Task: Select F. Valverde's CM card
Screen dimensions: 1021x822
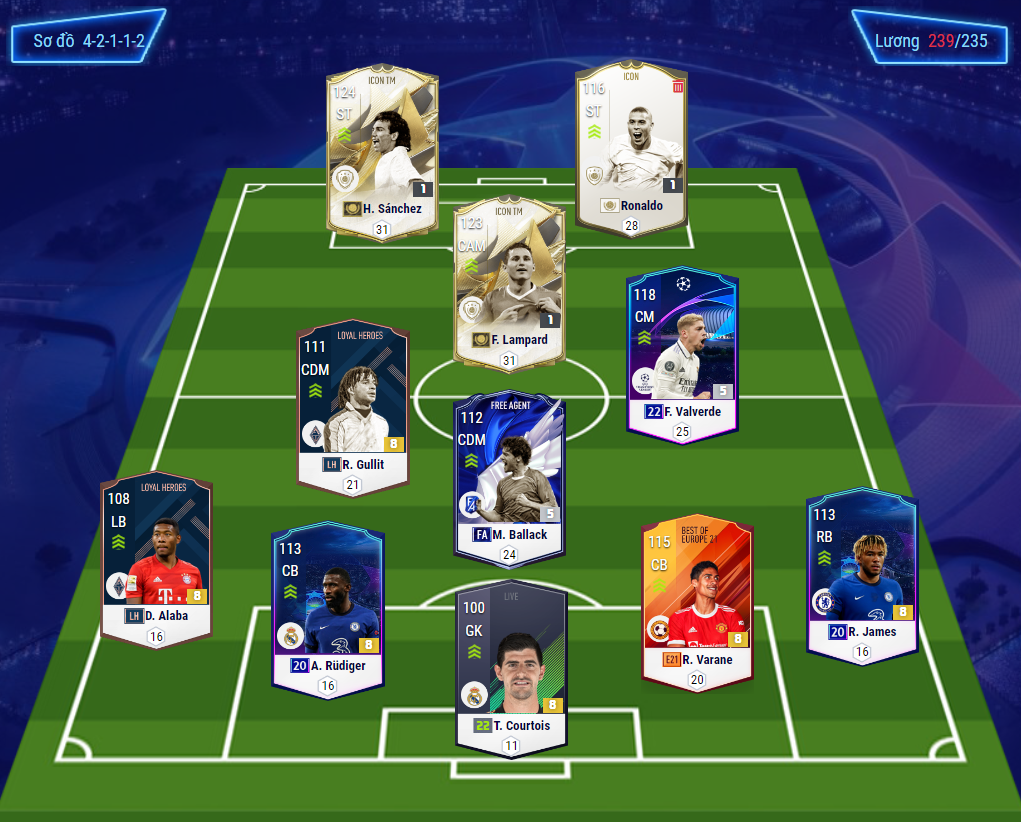Action: (x=682, y=350)
